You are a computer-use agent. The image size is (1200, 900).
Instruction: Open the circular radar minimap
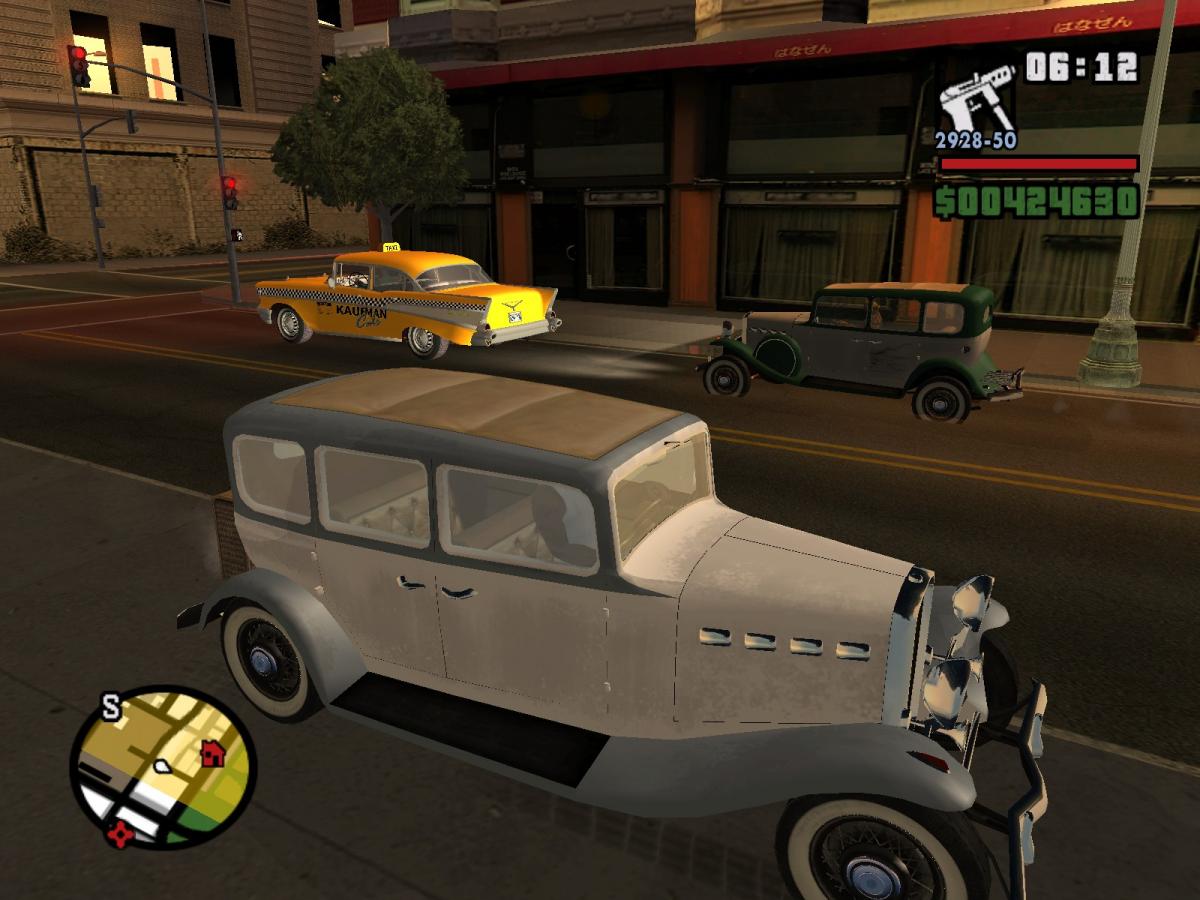tap(163, 767)
